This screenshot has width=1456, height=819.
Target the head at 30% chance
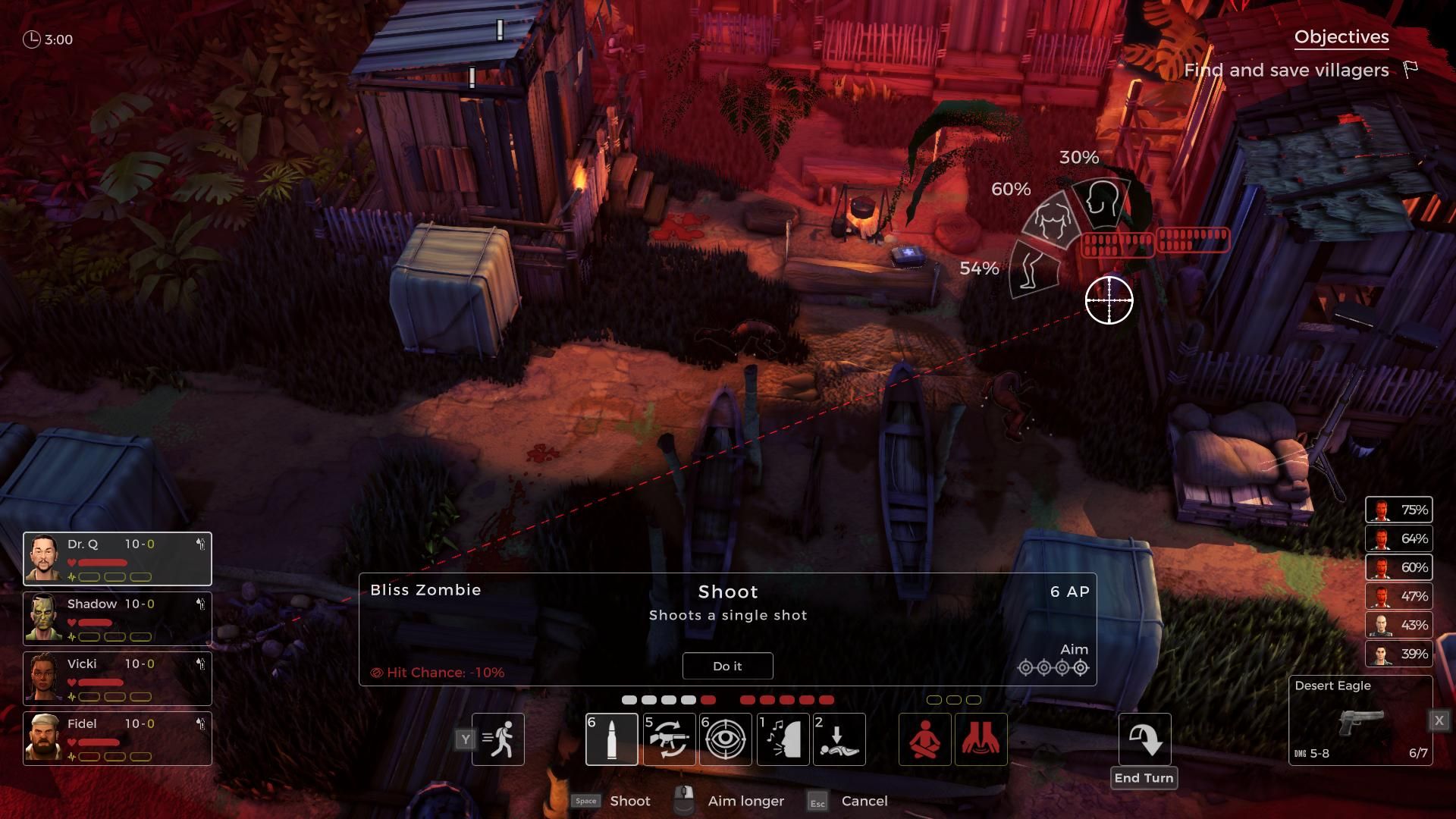(1101, 200)
